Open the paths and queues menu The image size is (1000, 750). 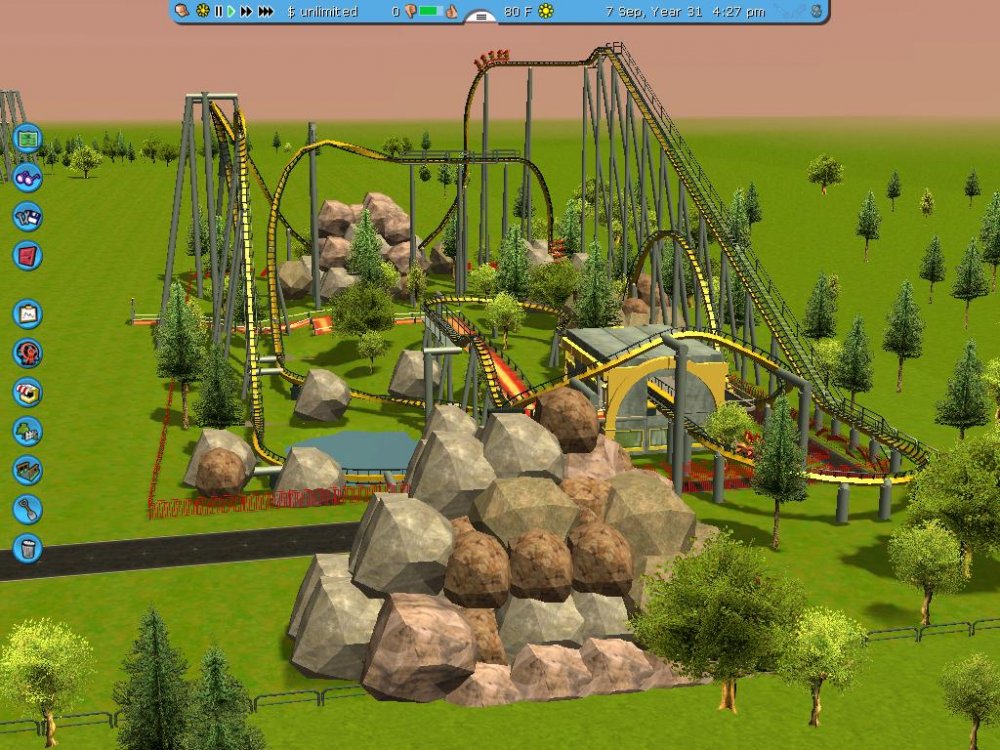coord(27,470)
